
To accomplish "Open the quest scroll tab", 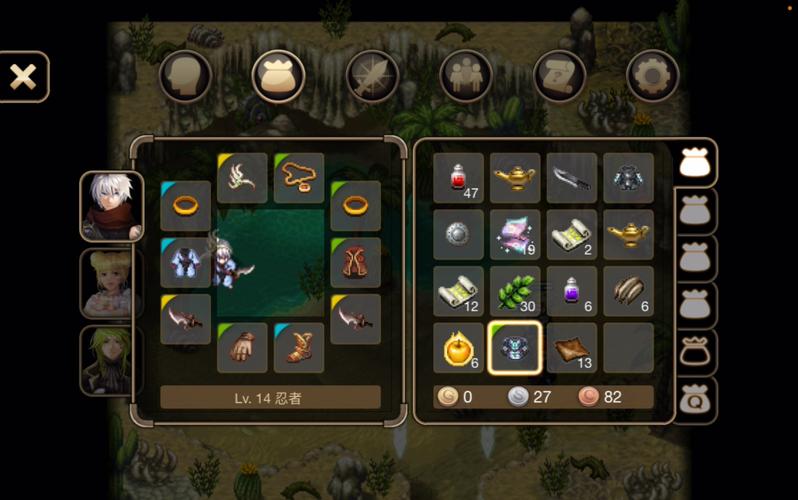I will 559,76.
